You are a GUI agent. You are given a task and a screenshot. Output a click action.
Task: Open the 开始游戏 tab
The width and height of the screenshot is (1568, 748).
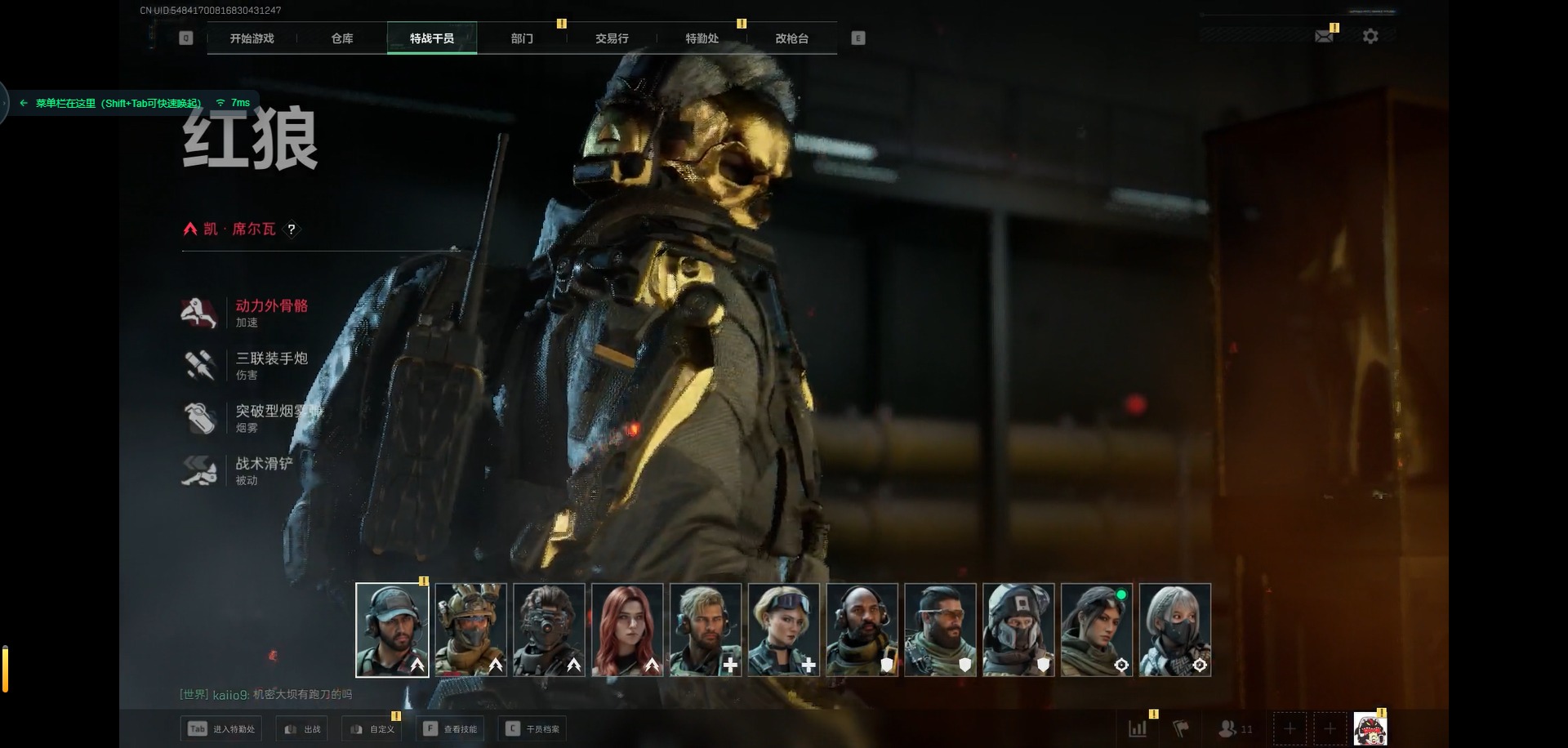(x=252, y=38)
